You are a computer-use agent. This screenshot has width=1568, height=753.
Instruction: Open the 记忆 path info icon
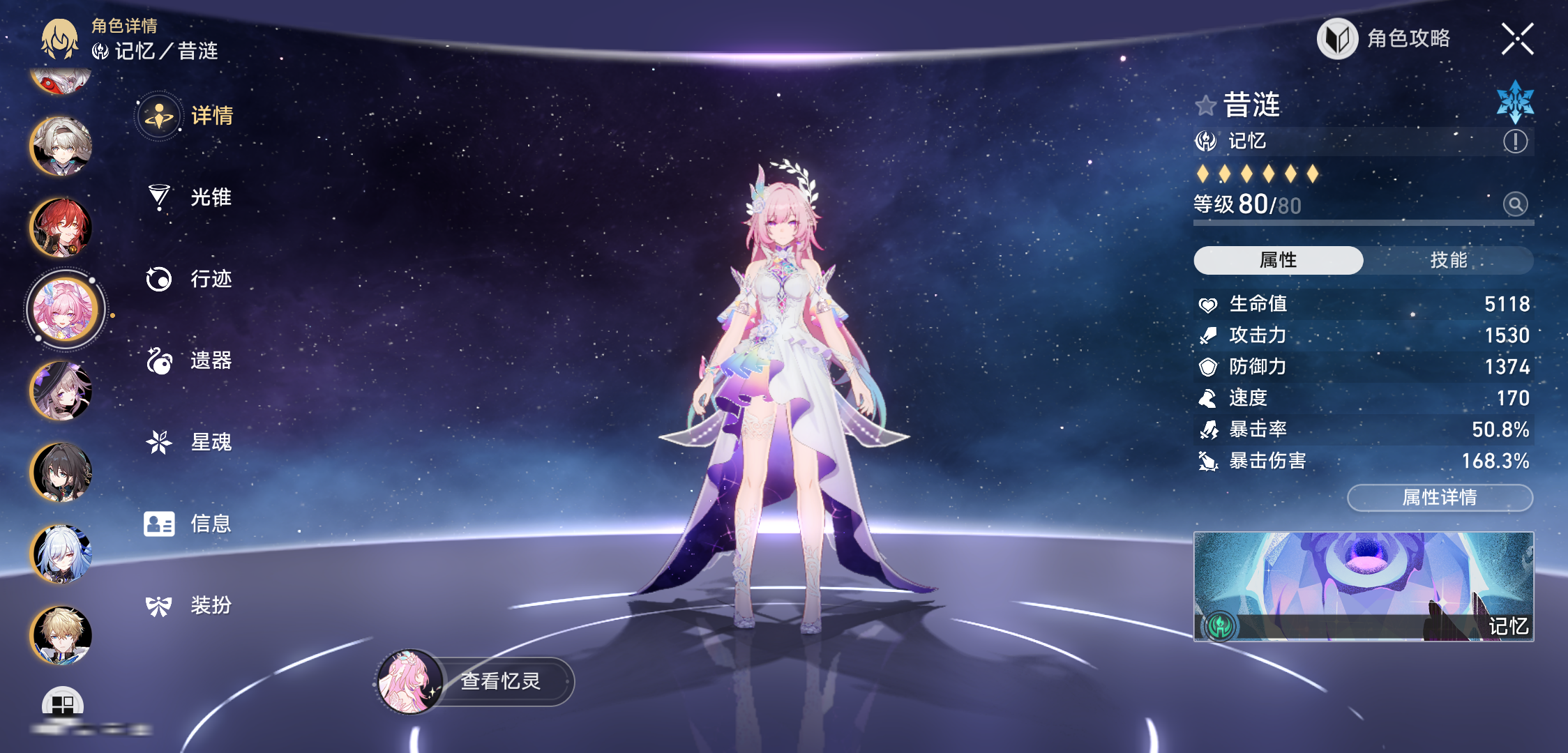pos(1515,142)
